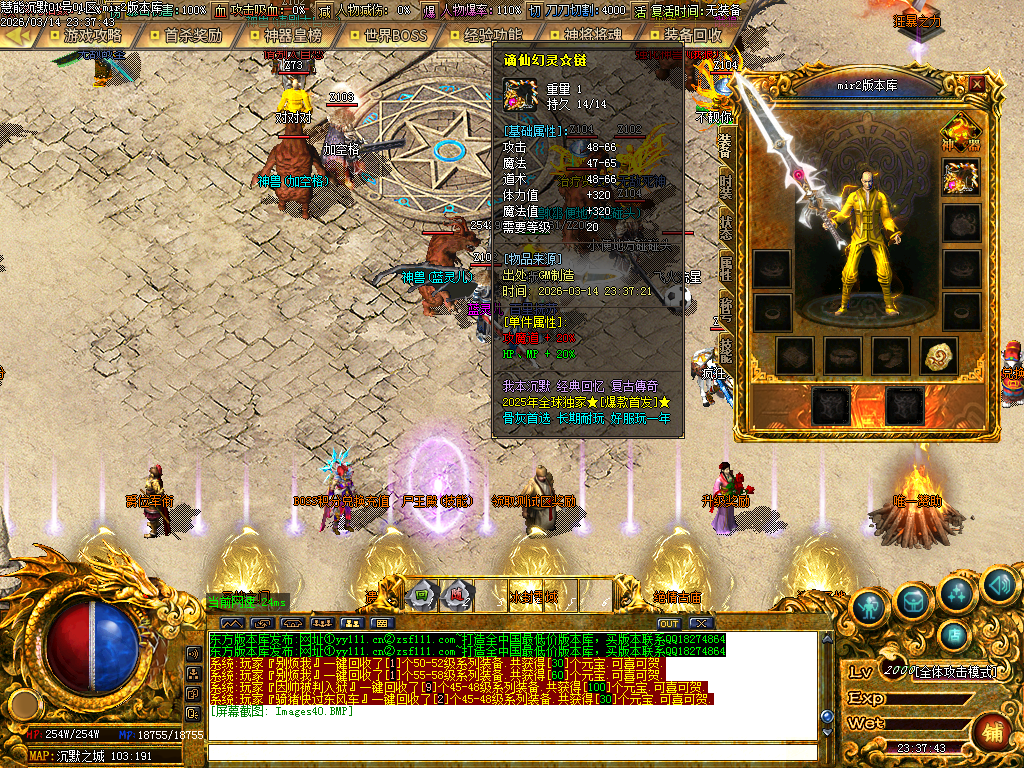Click the 神器 artifact emblem button
The width and height of the screenshot is (1024, 768).
click(960, 132)
